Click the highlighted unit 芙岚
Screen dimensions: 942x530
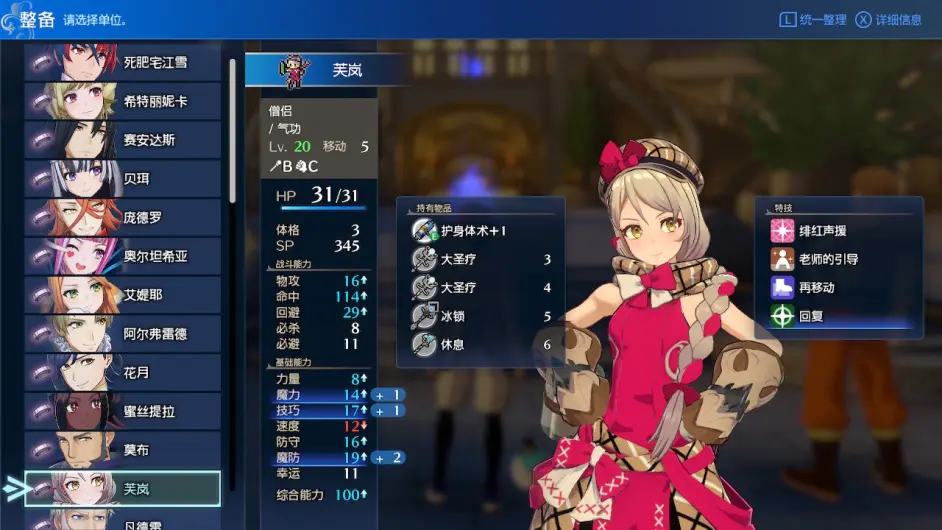pos(122,488)
